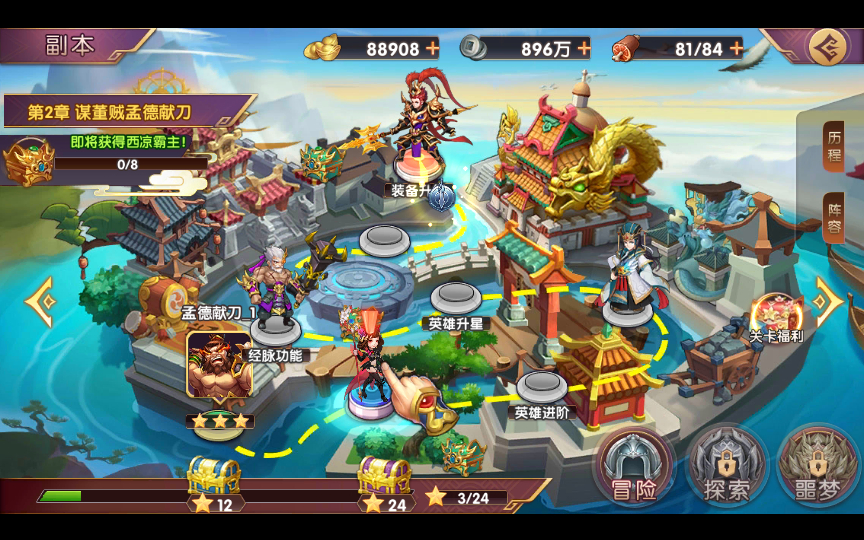Add more gold ingots with the plus button
The width and height of the screenshot is (864, 540).
pyautogui.click(x=432, y=48)
